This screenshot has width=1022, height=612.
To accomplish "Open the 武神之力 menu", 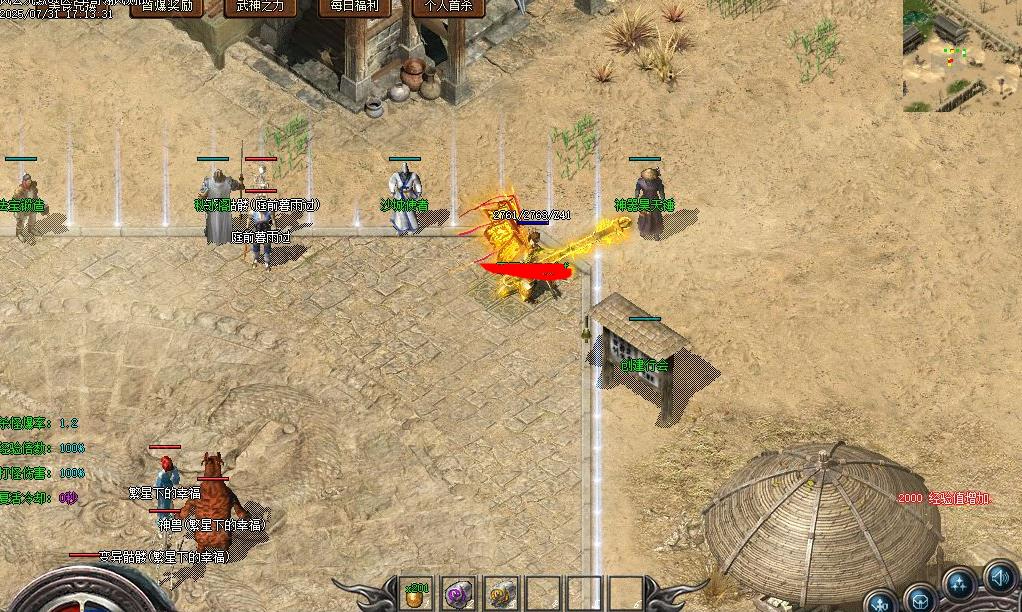I will coord(260,8).
